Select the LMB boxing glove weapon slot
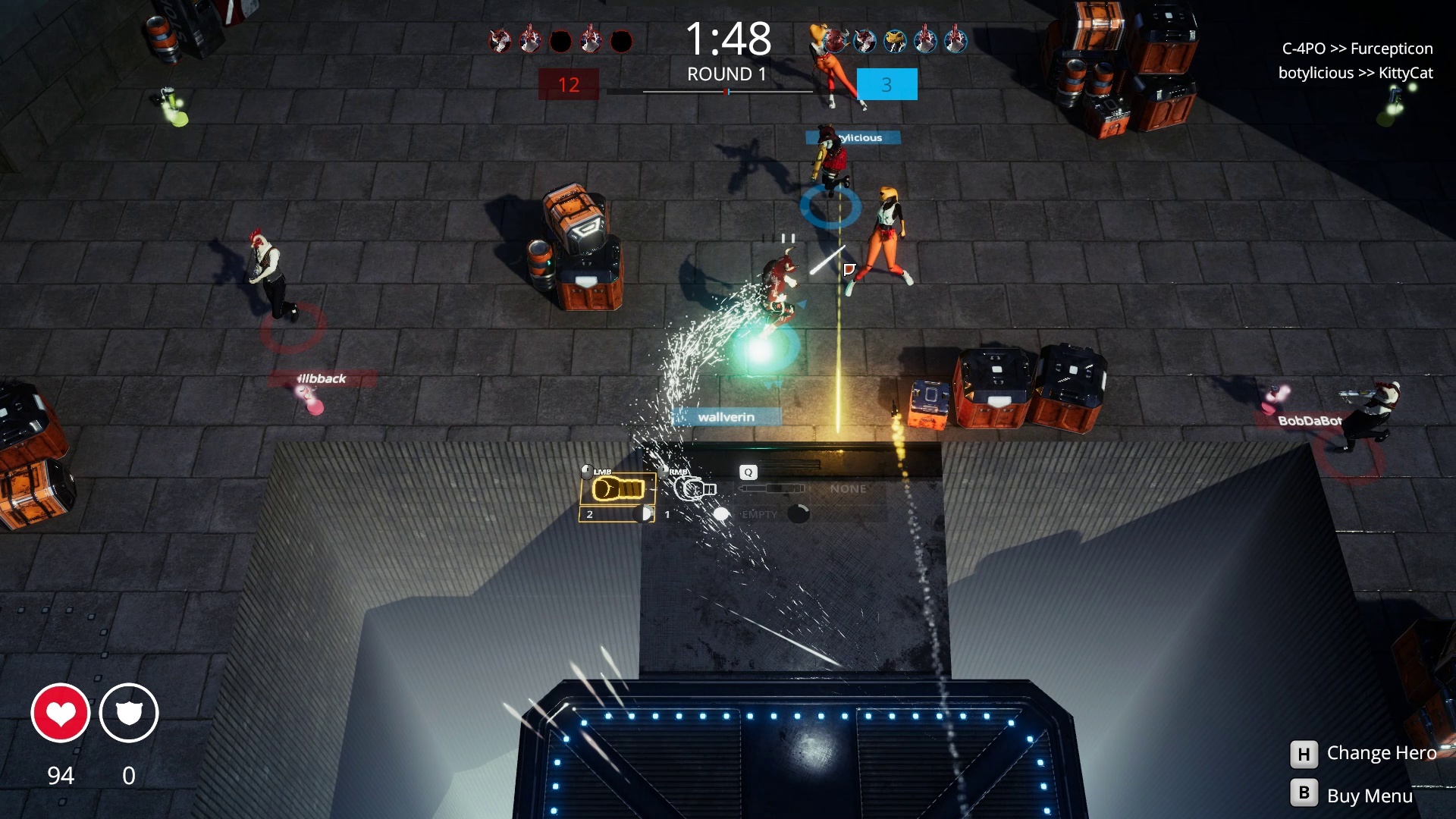The height and width of the screenshot is (819, 1456). tap(618, 490)
